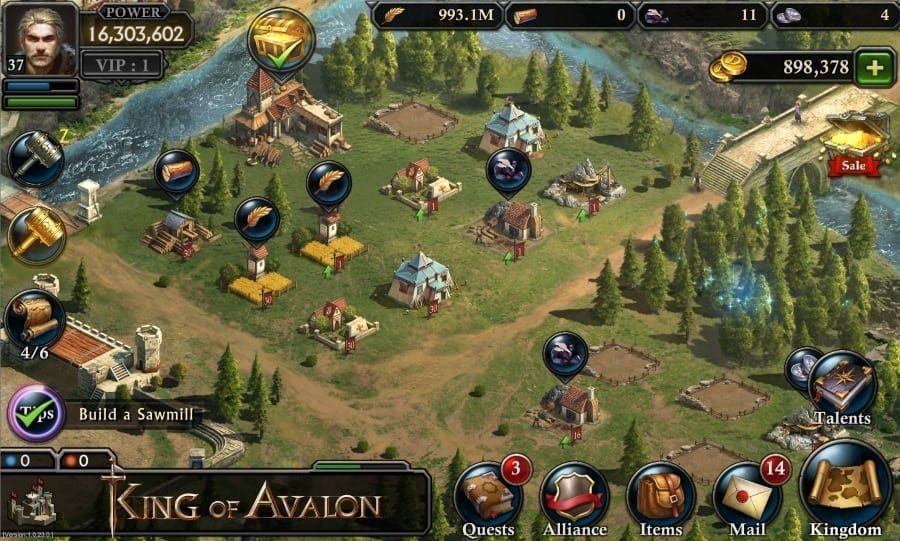This screenshot has height=541, width=900.
Task: Select the idle silver hammer builder
Action: click(36, 158)
